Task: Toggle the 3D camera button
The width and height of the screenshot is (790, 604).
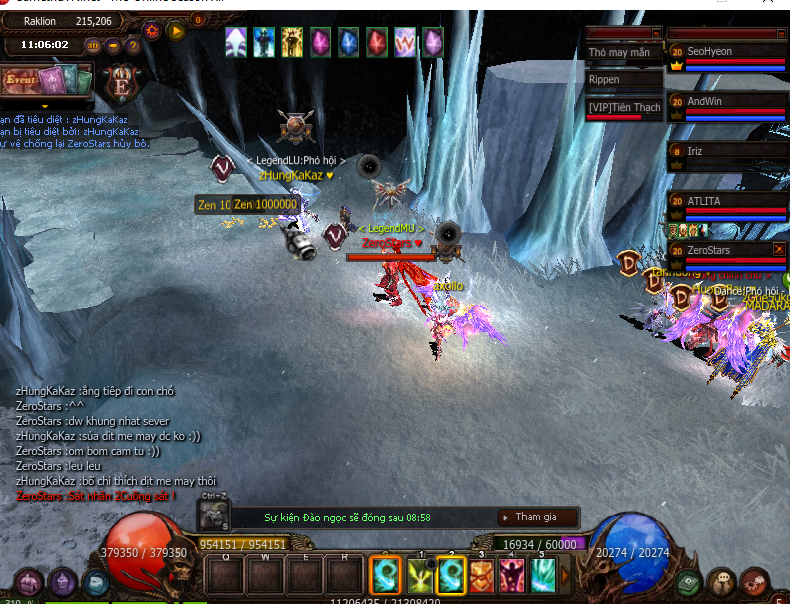Action: pos(93,45)
